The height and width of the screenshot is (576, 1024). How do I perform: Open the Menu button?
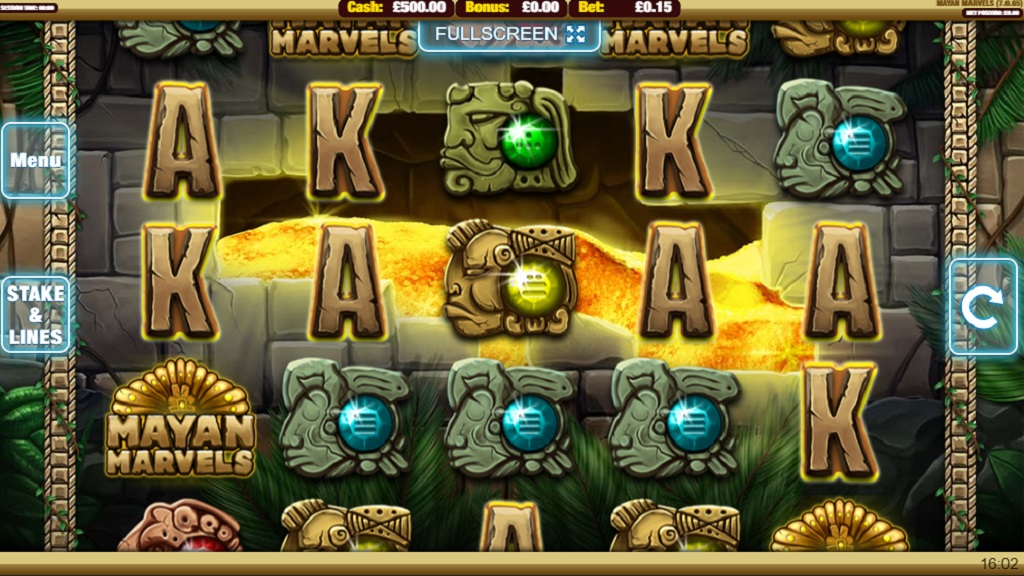36,160
